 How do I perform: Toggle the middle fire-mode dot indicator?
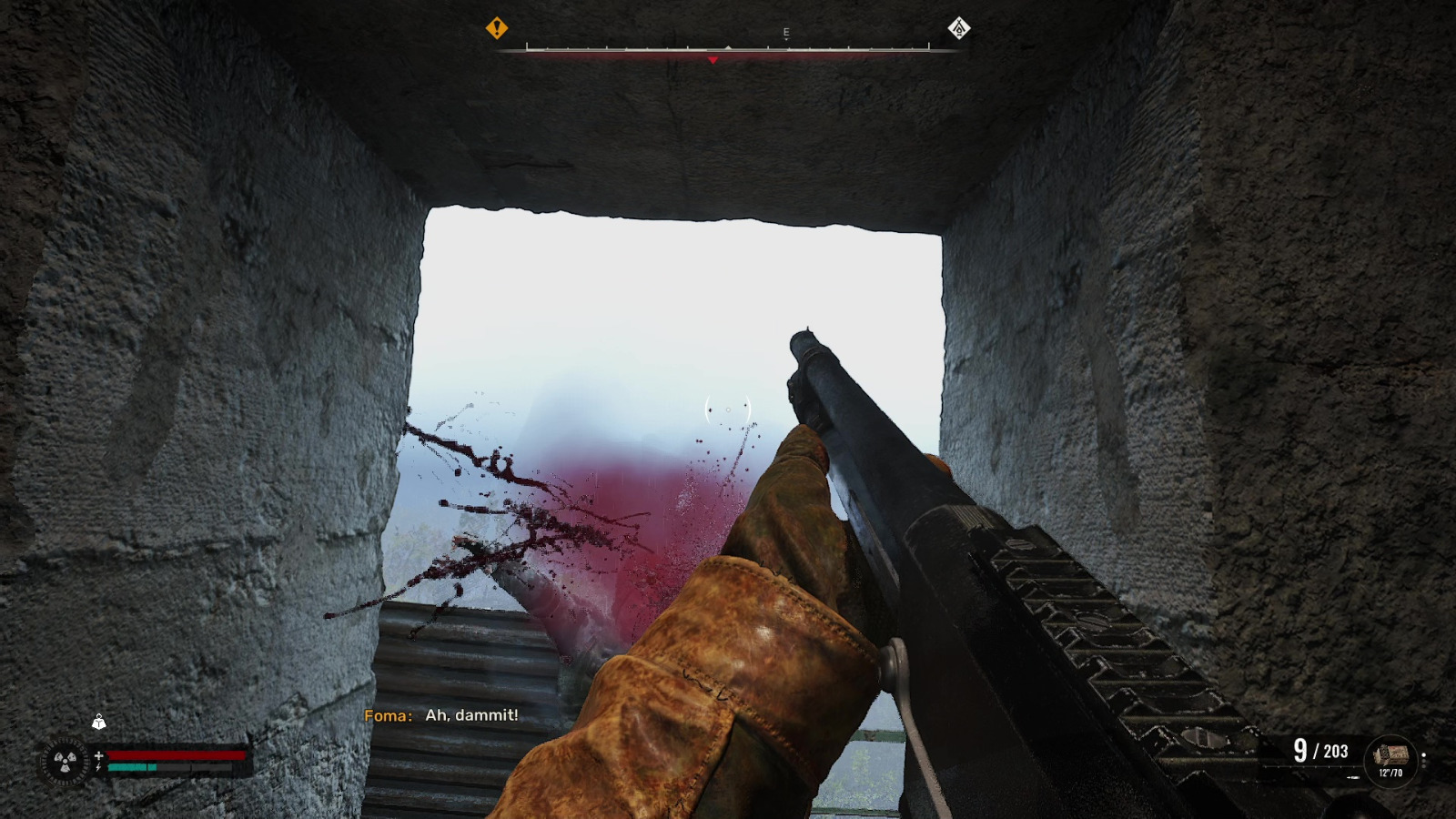click(x=1423, y=761)
